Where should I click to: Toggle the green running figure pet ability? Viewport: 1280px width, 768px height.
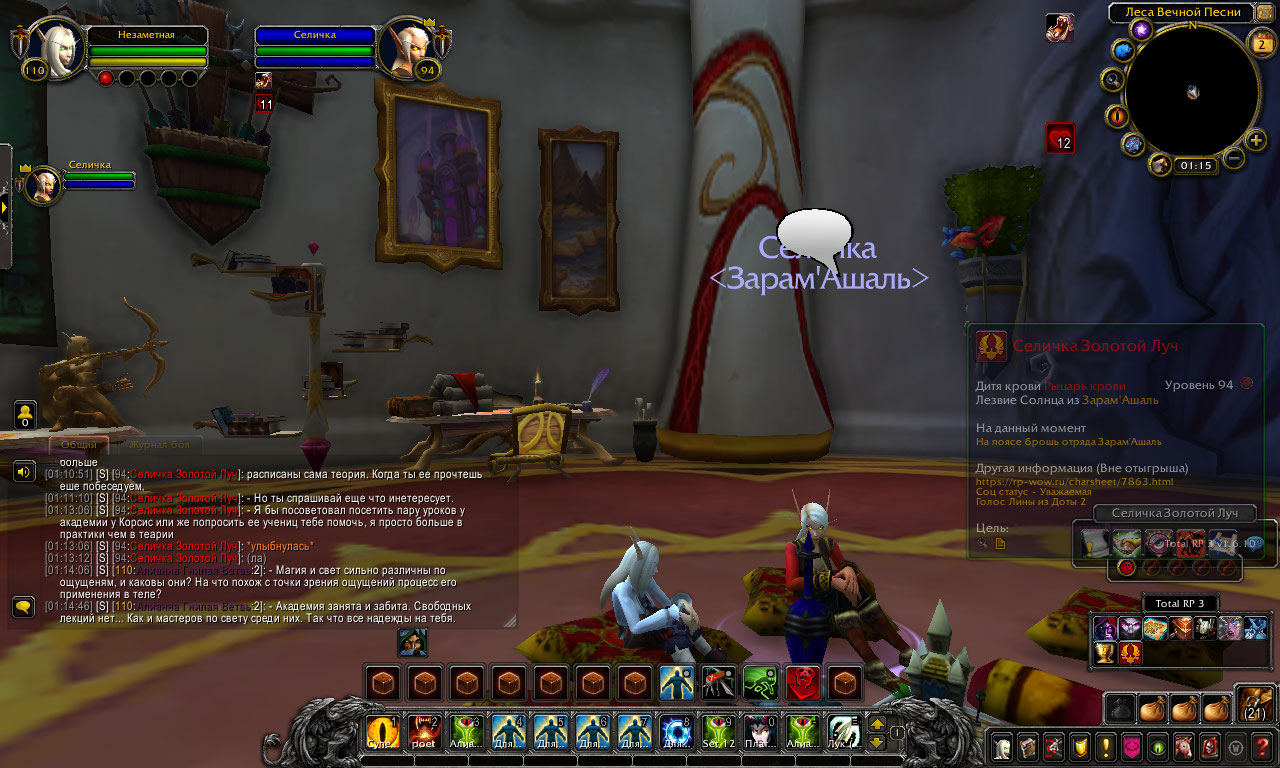pyautogui.click(x=761, y=683)
